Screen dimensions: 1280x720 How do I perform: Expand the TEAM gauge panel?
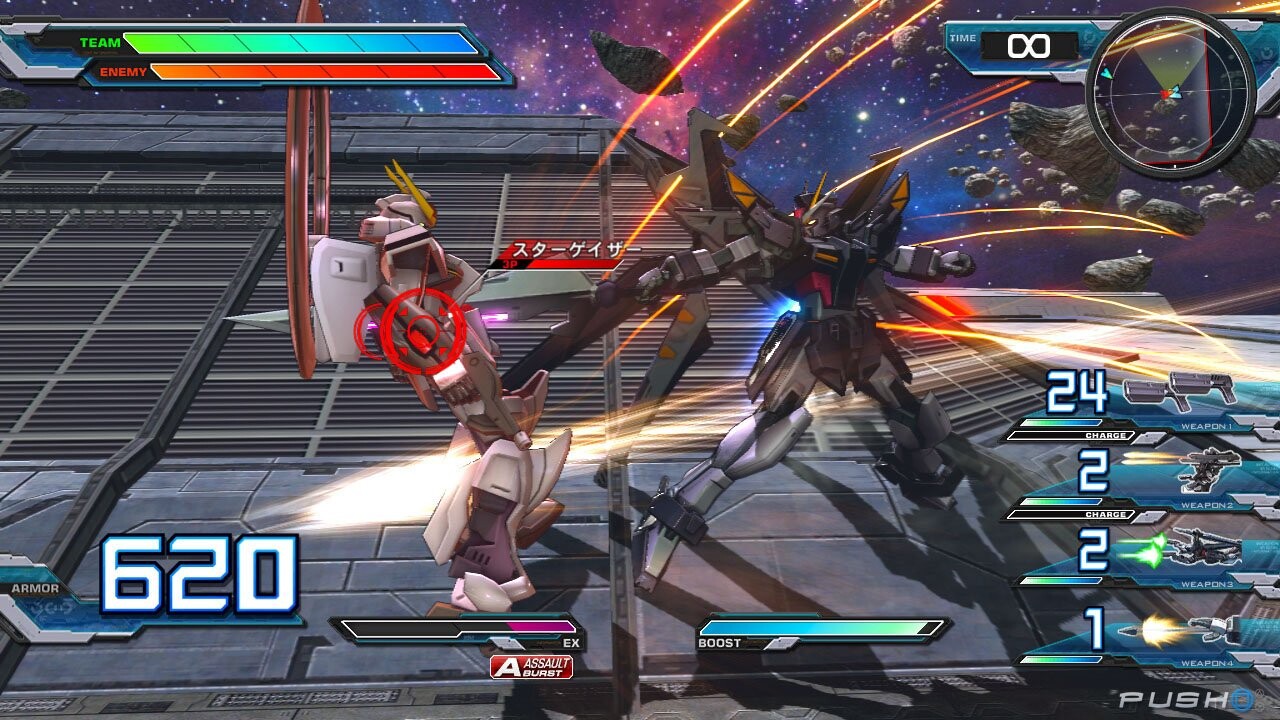click(x=300, y=43)
